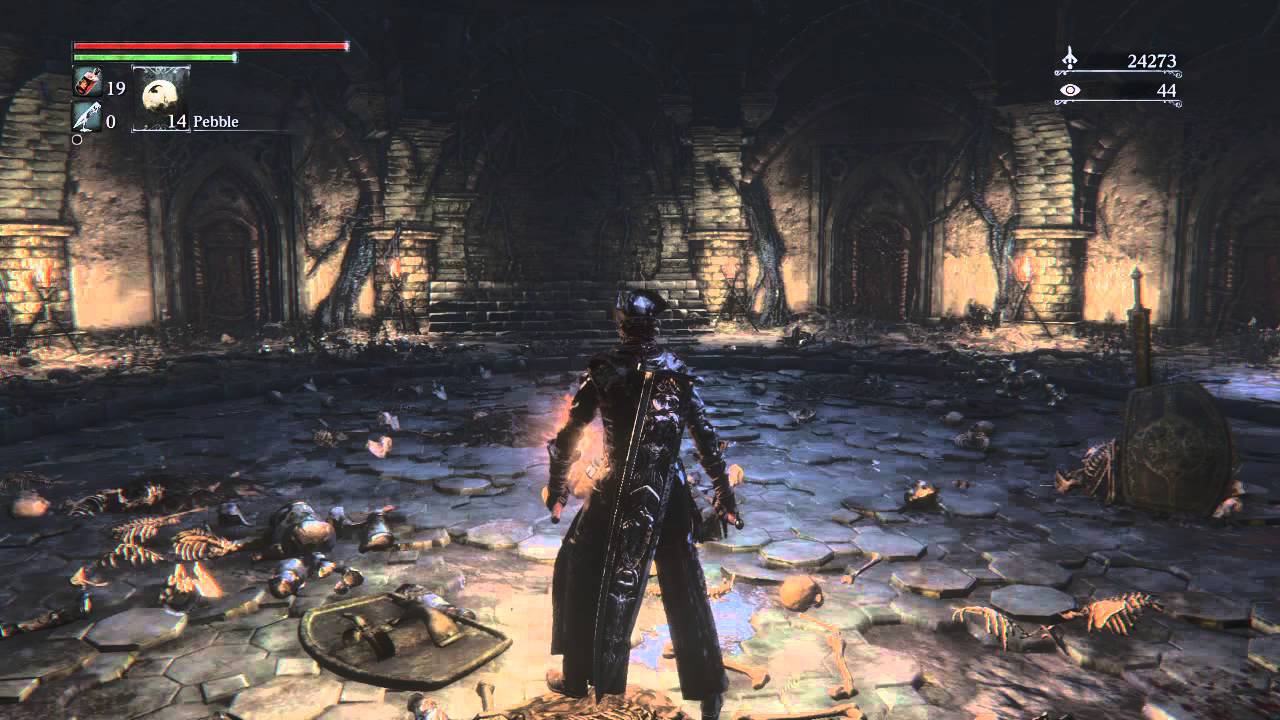Use the Pebble quick item slot
The width and height of the screenshot is (1280, 720).
click(159, 98)
